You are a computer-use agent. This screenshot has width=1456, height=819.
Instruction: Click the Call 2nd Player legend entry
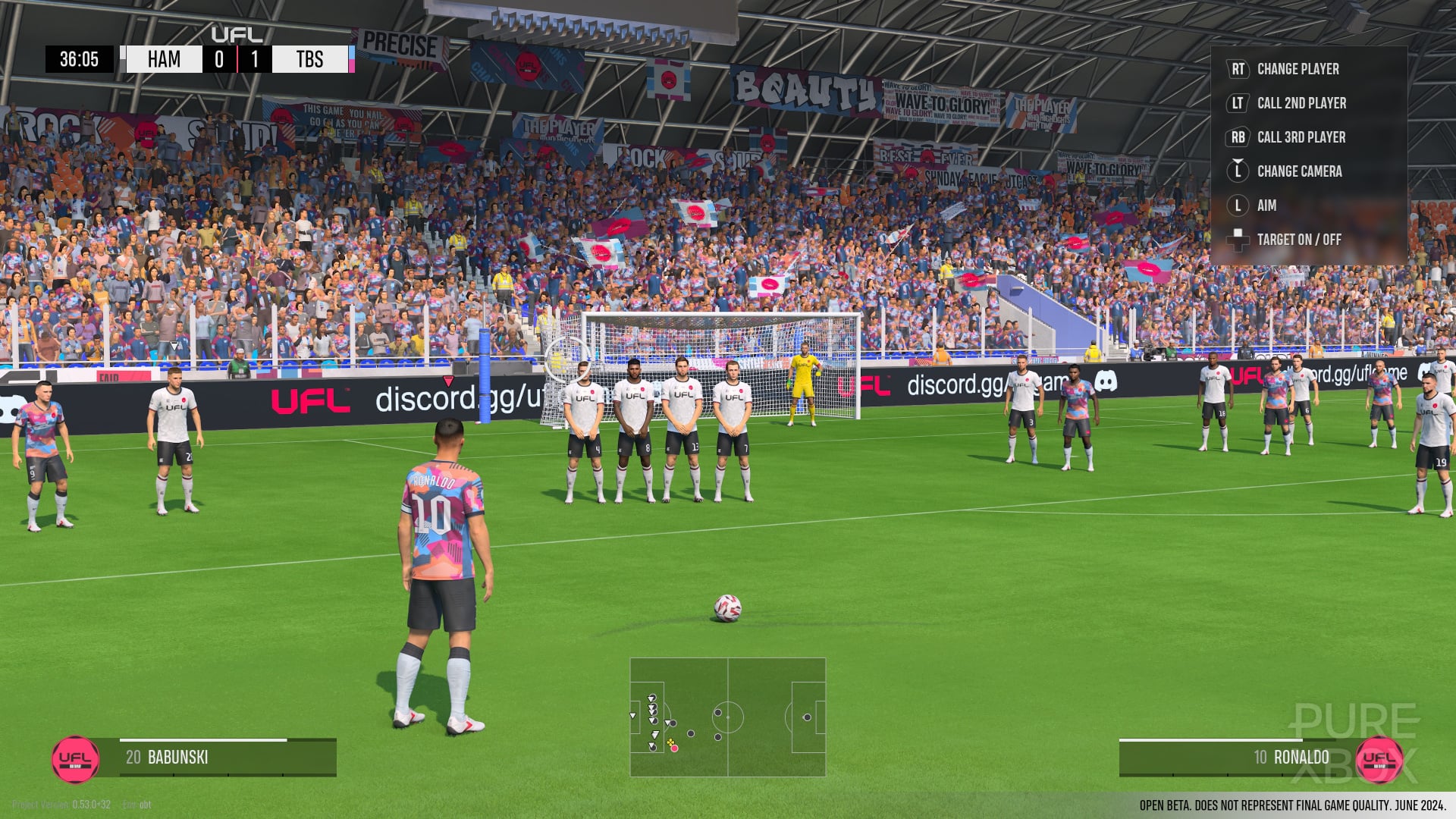click(1302, 103)
